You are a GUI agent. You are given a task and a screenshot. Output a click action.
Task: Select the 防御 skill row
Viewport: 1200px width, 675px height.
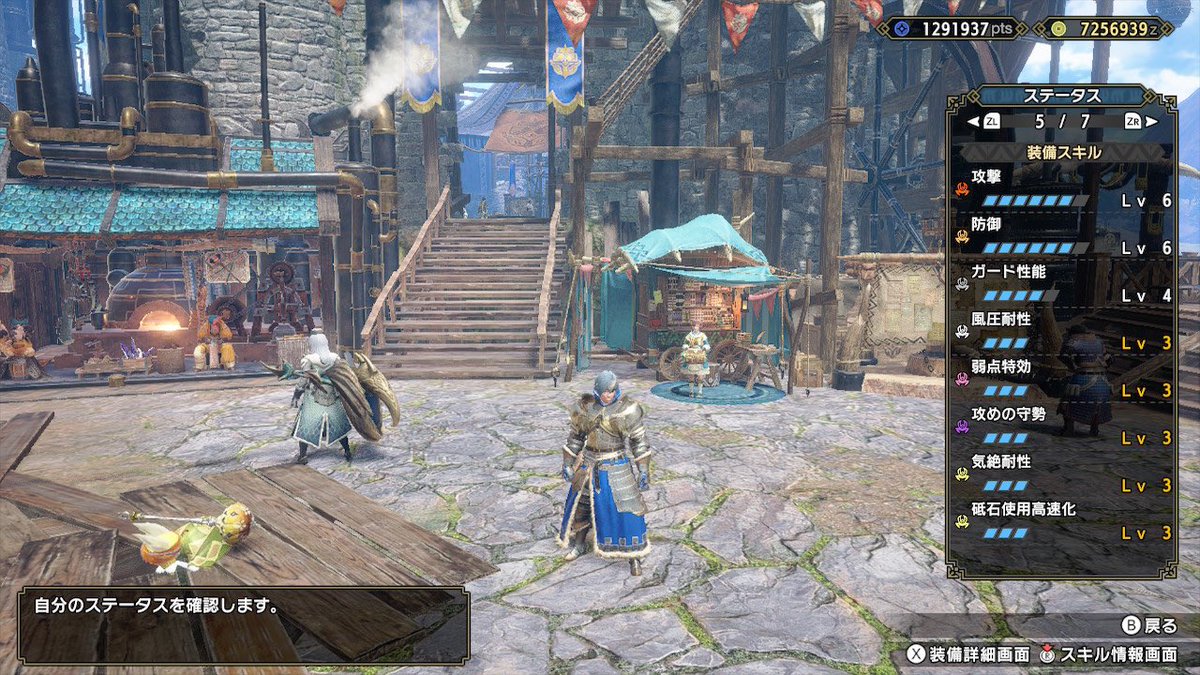(x=1063, y=236)
